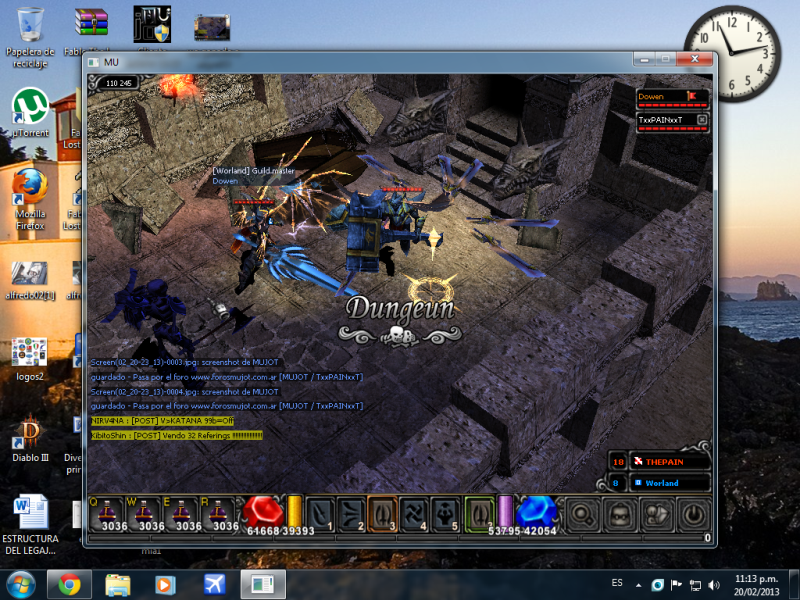This screenshot has width=800, height=600.
Task: Minimize the MU game window
Action: pos(643,61)
